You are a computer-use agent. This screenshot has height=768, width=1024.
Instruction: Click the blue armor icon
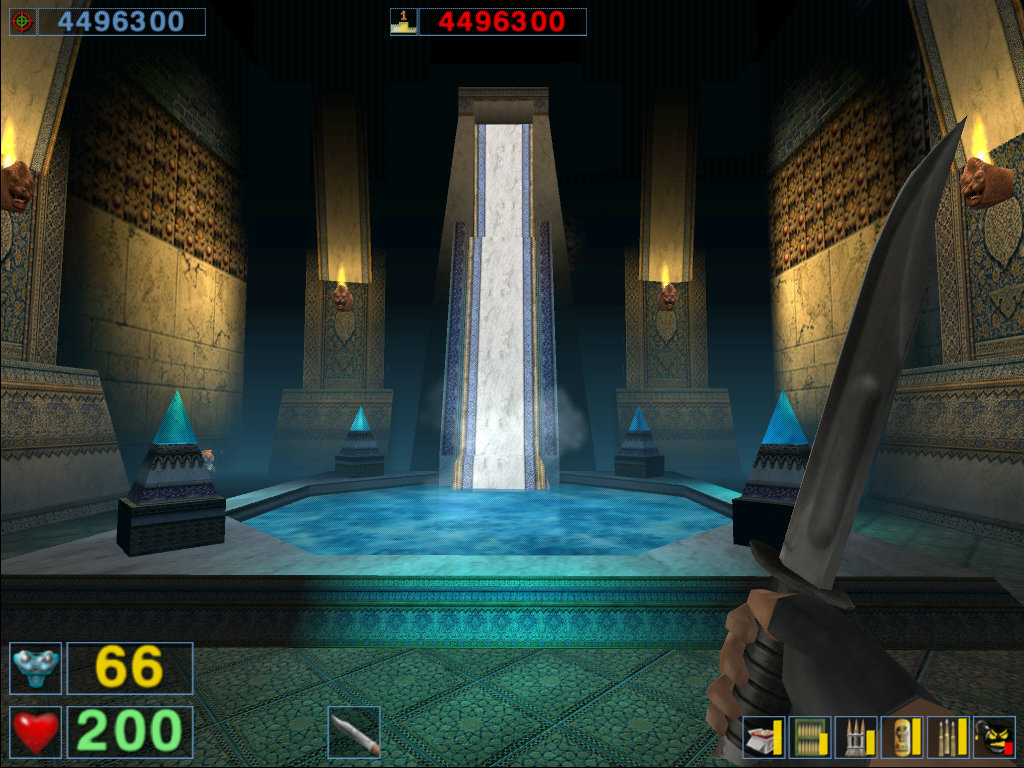[x=36, y=668]
